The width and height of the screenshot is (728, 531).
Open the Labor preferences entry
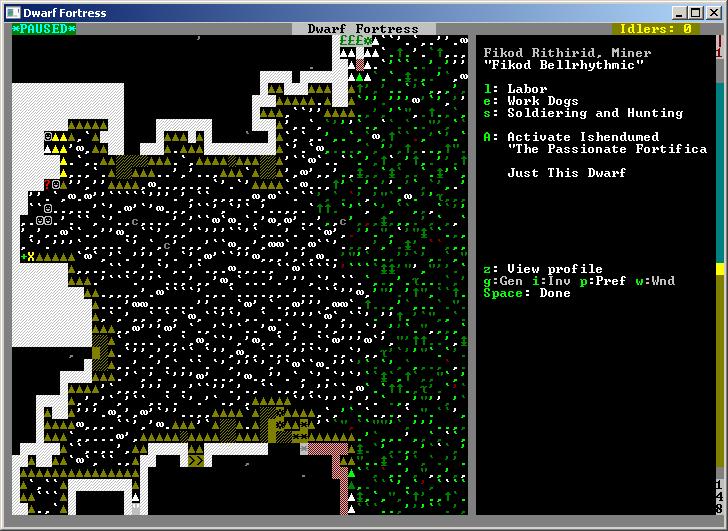pos(526,89)
